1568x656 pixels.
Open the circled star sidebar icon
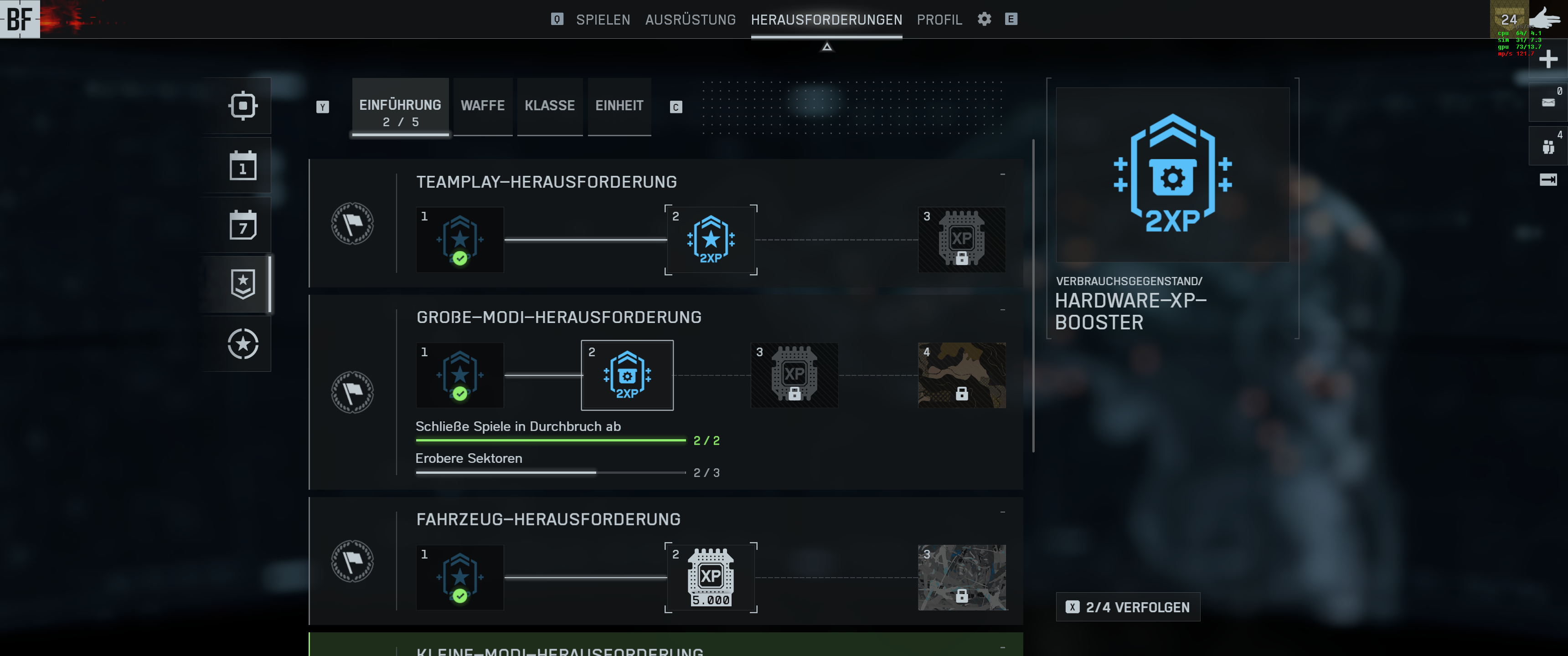243,344
